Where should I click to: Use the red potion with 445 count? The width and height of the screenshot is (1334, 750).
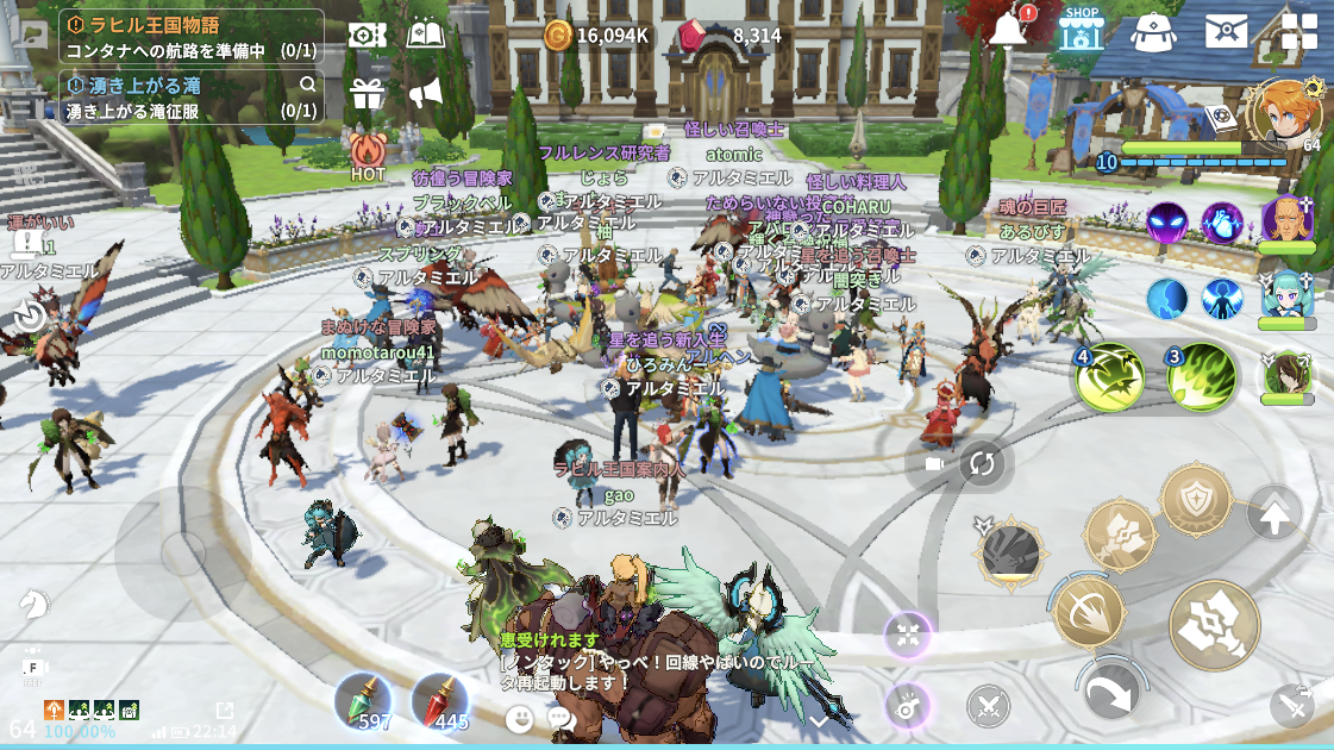coord(439,701)
